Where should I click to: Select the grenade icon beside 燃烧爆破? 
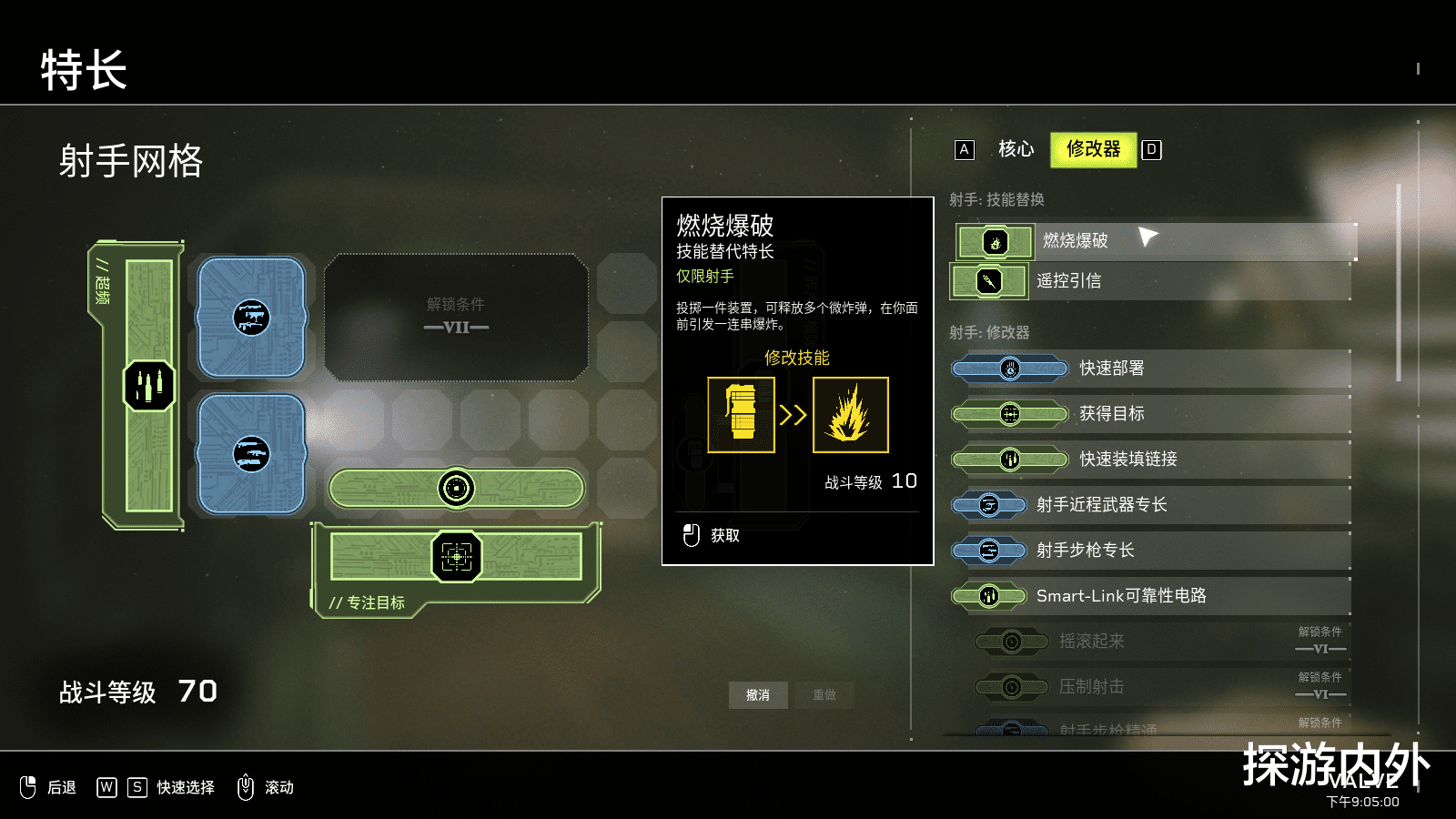[x=995, y=241]
